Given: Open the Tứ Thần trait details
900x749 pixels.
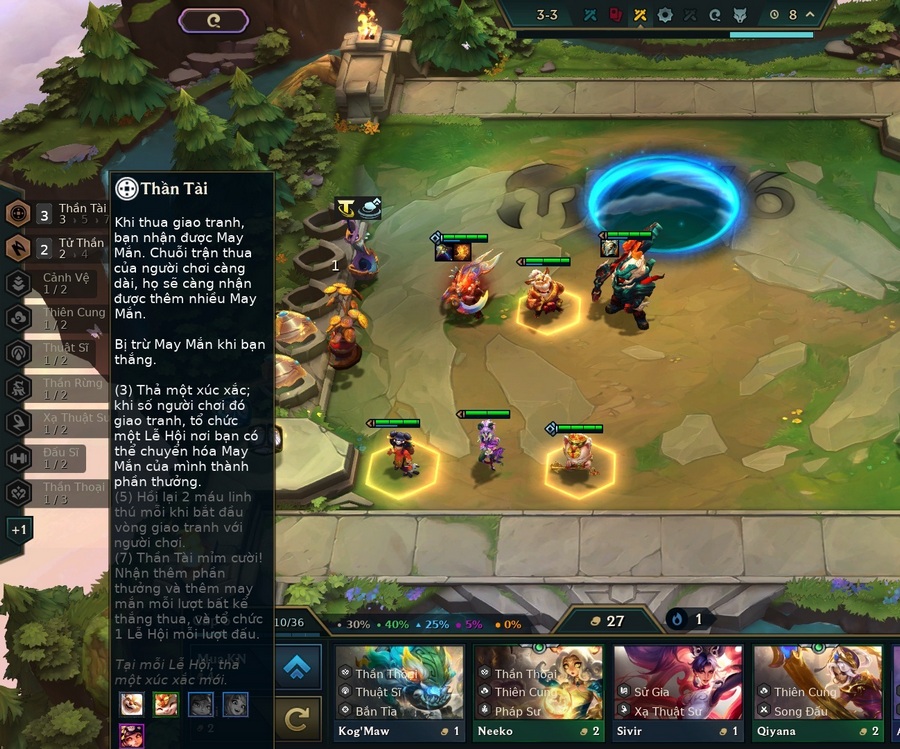Looking at the screenshot, I should [x=19, y=248].
